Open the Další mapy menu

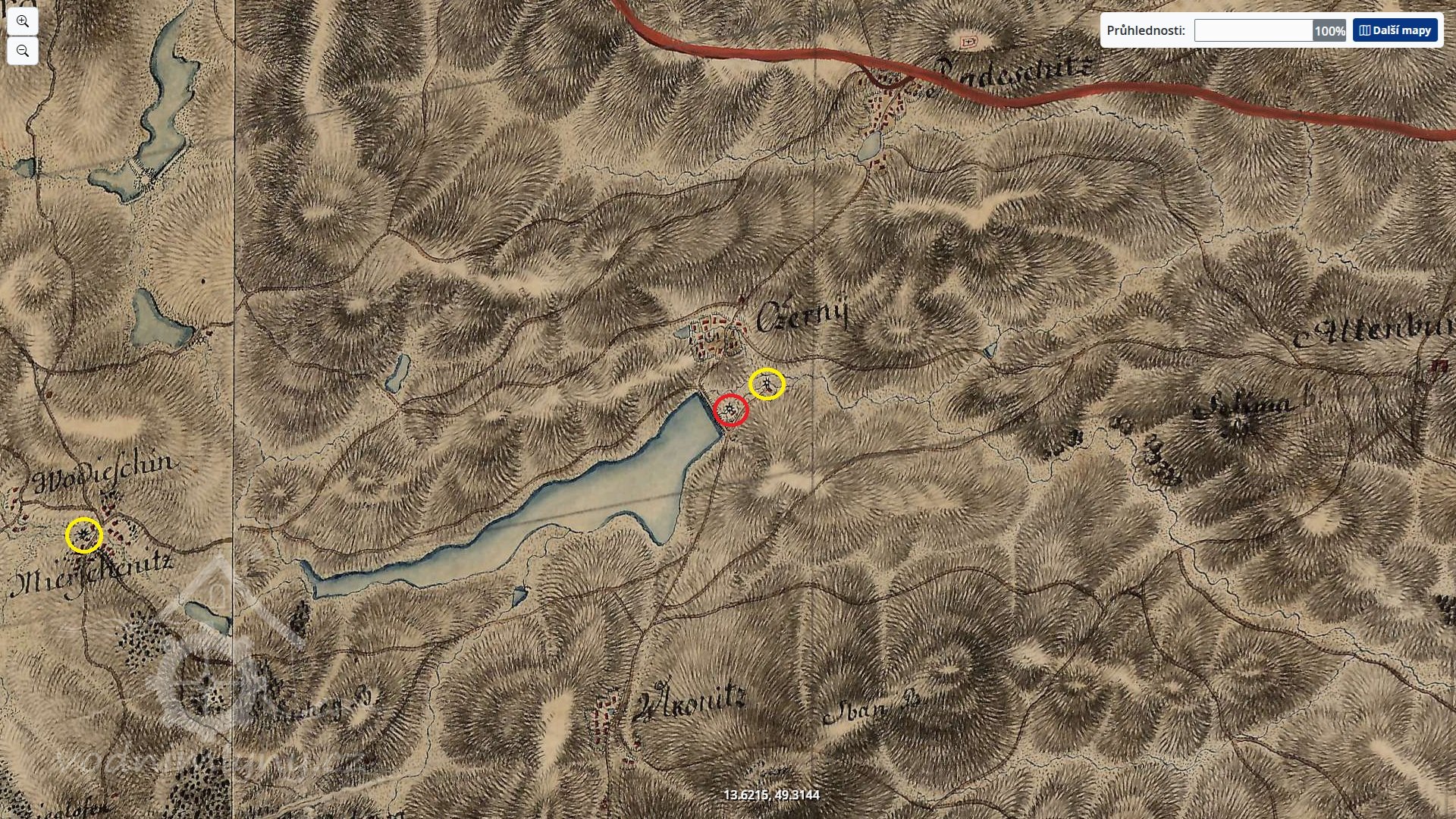pyautogui.click(x=1395, y=30)
